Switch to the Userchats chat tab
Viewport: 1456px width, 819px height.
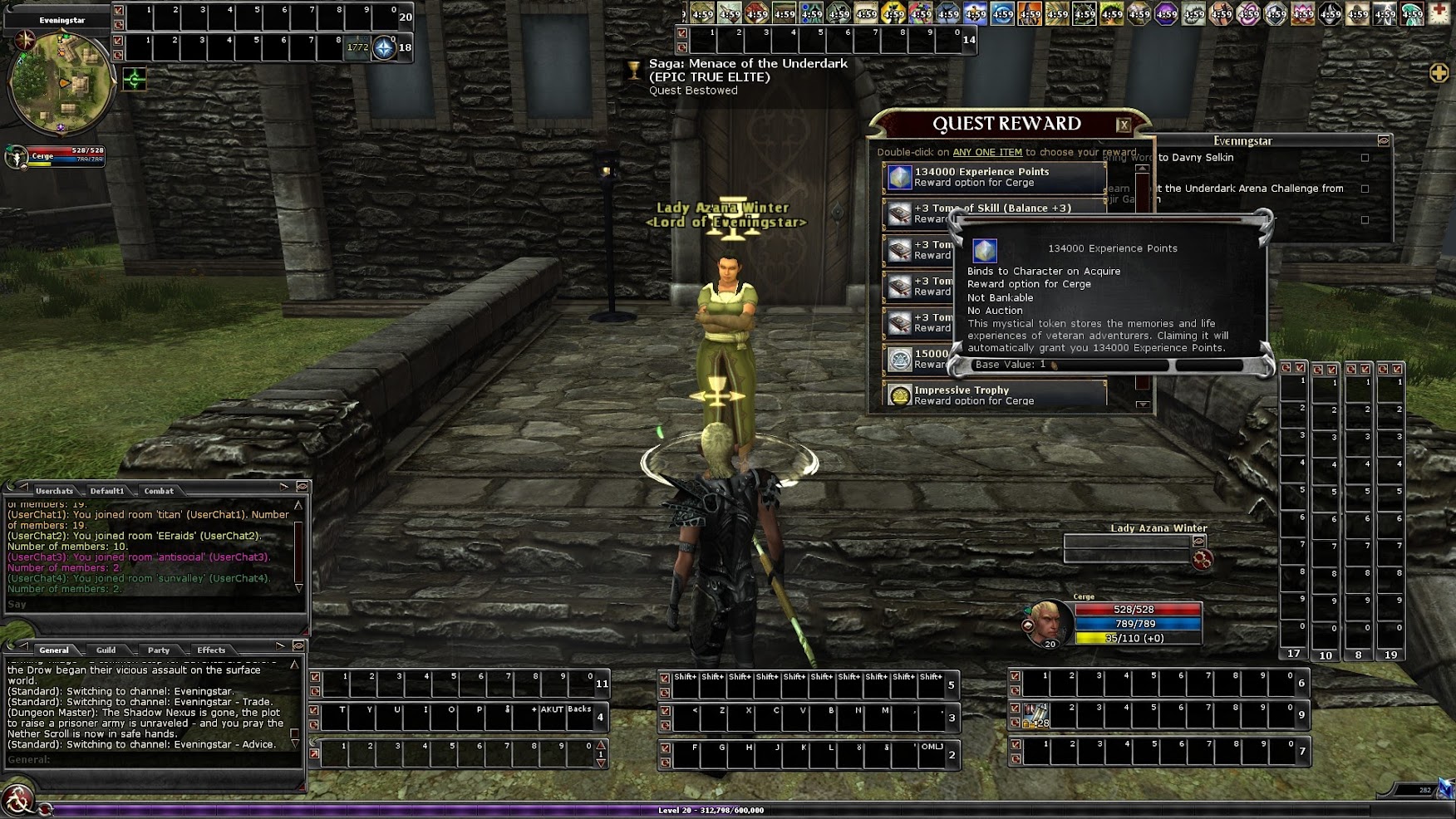(54, 491)
